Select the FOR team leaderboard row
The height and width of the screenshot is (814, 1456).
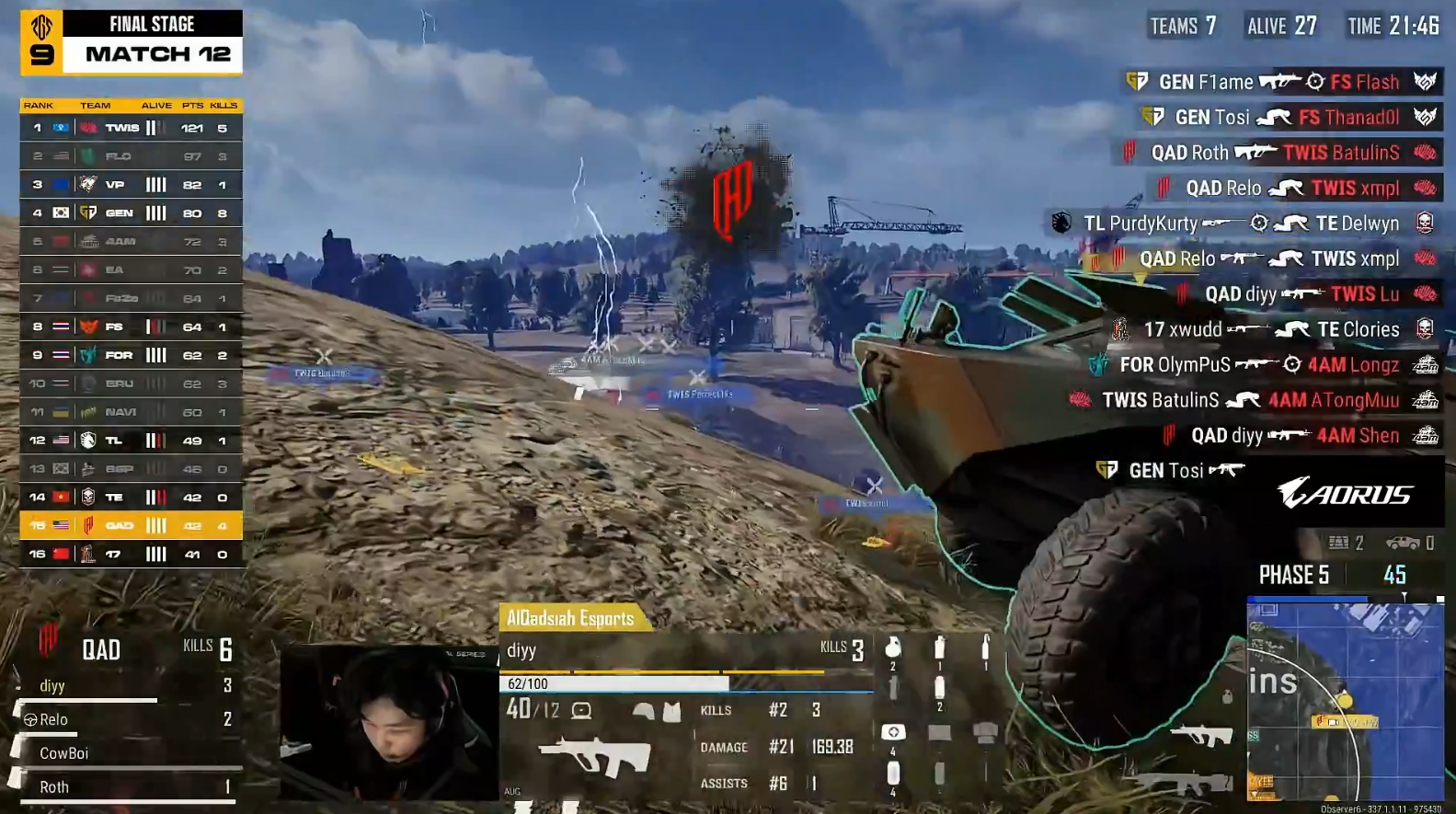coord(131,355)
